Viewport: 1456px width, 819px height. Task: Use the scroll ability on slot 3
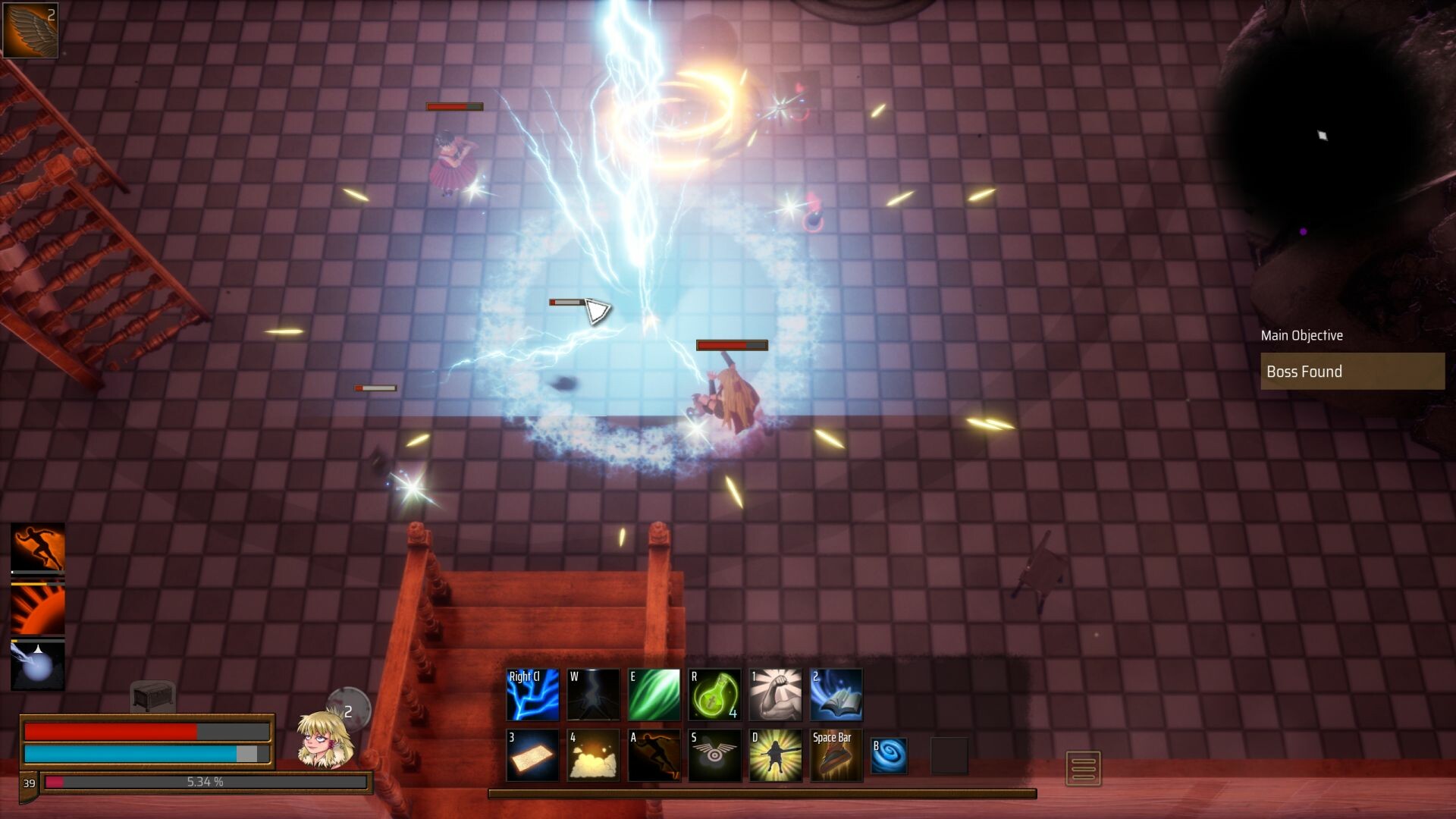pyautogui.click(x=532, y=755)
